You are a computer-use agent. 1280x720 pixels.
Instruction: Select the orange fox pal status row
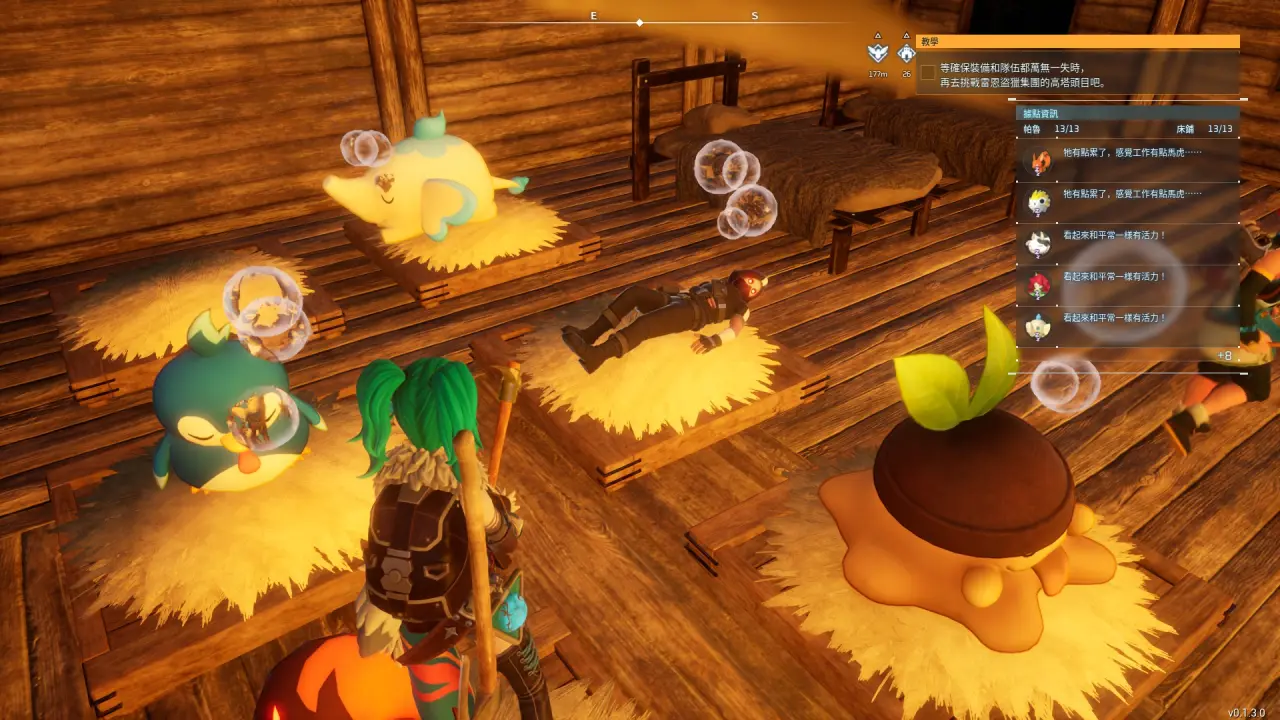1127,159
